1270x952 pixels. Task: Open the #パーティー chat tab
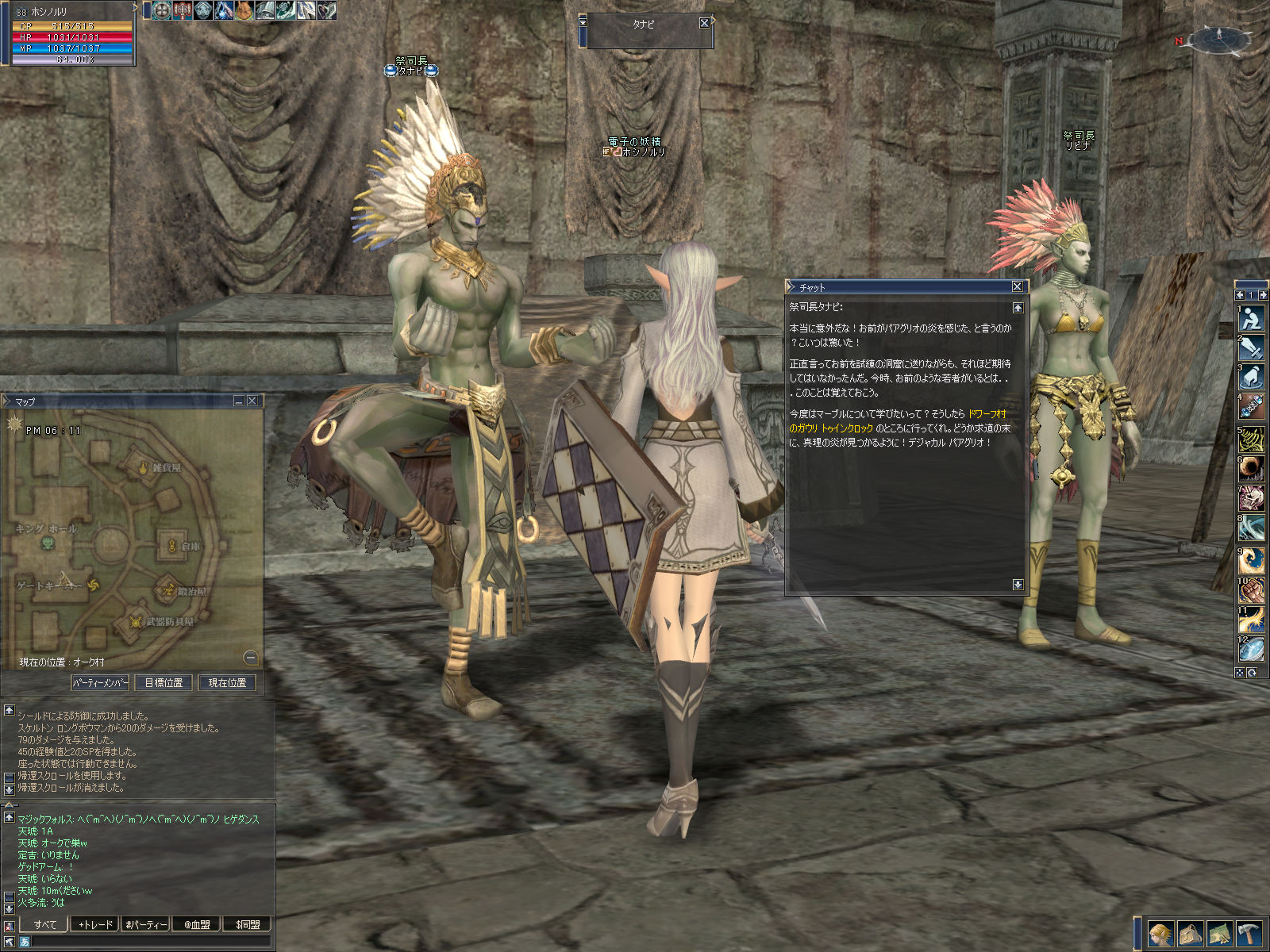(146, 924)
